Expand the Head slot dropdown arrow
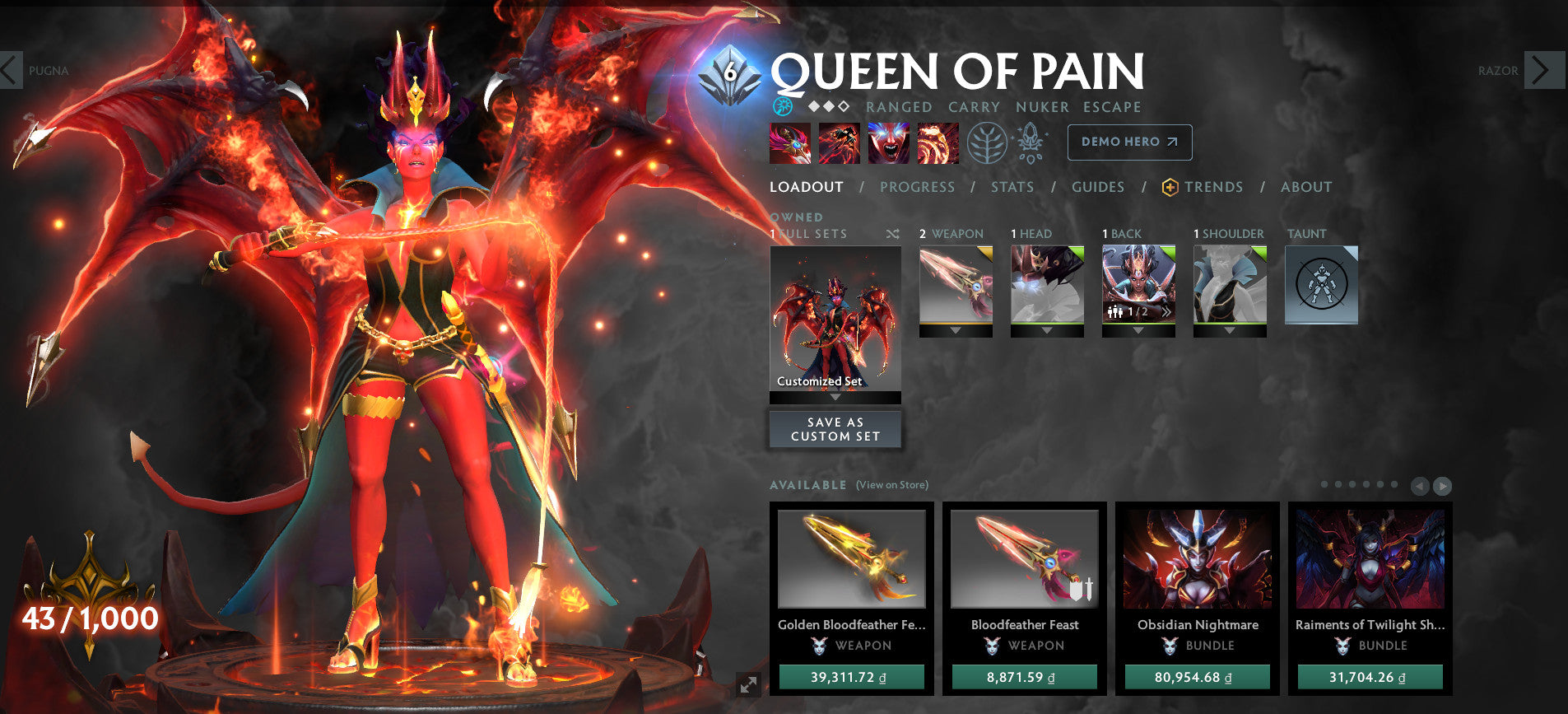 pos(1048,329)
